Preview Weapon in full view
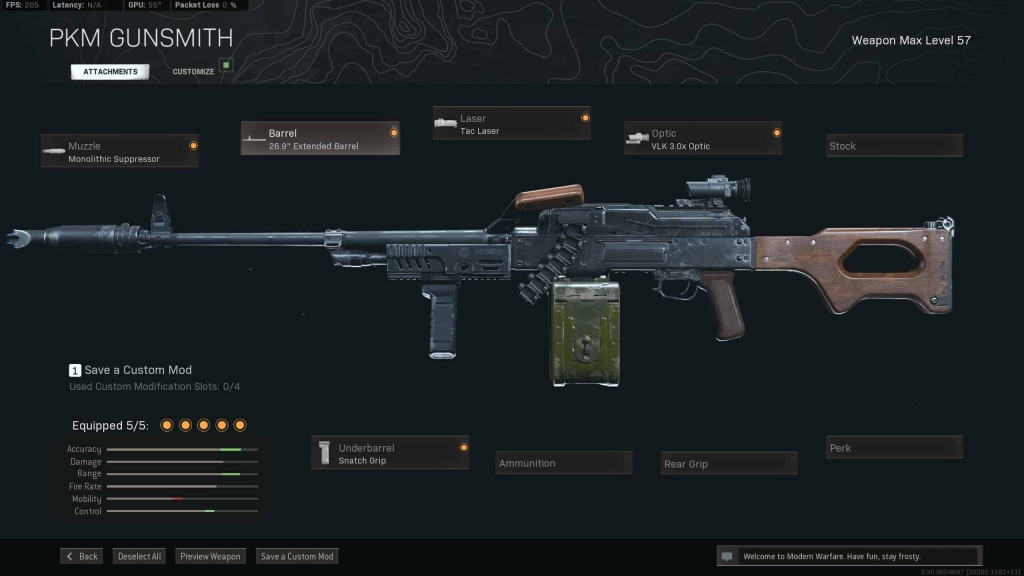 (x=211, y=556)
